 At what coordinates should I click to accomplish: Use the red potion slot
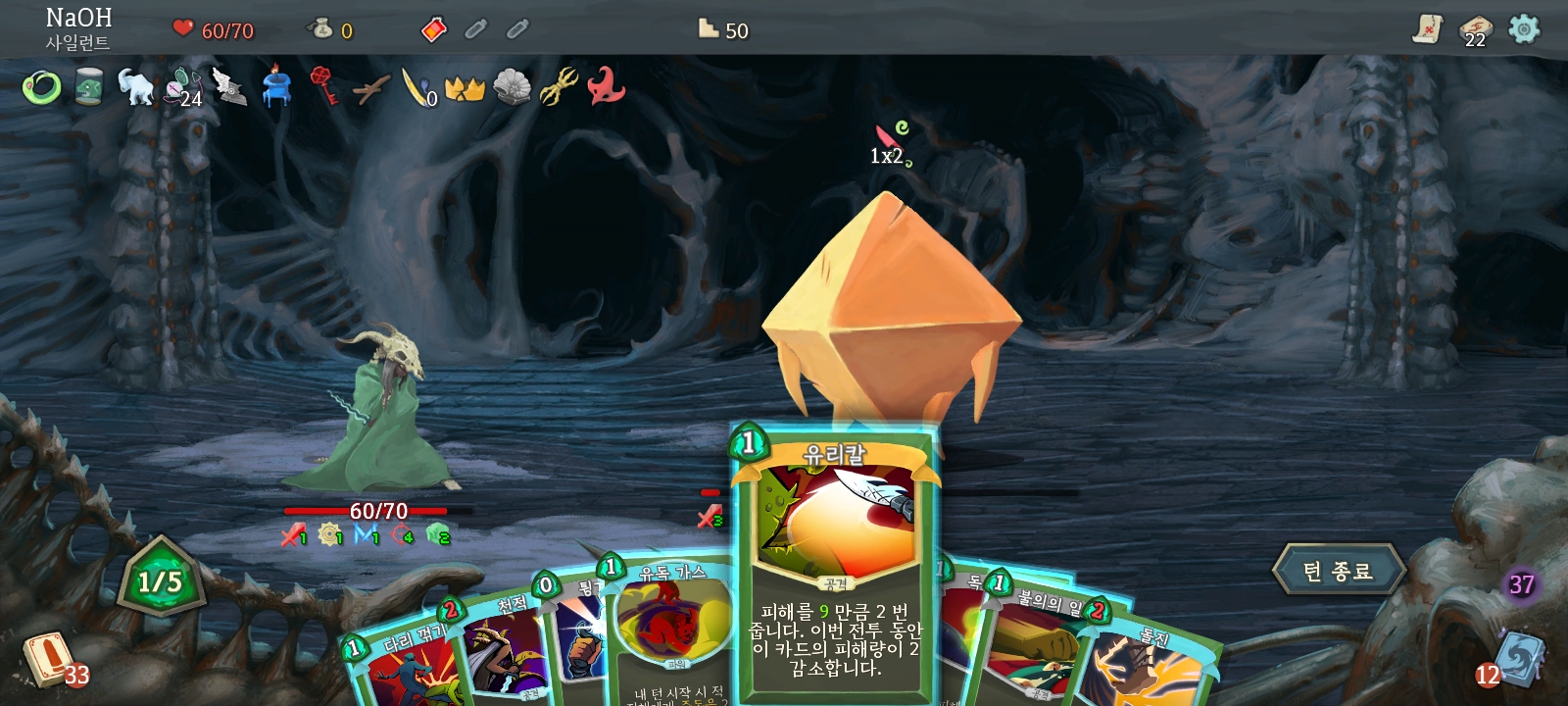tap(433, 30)
